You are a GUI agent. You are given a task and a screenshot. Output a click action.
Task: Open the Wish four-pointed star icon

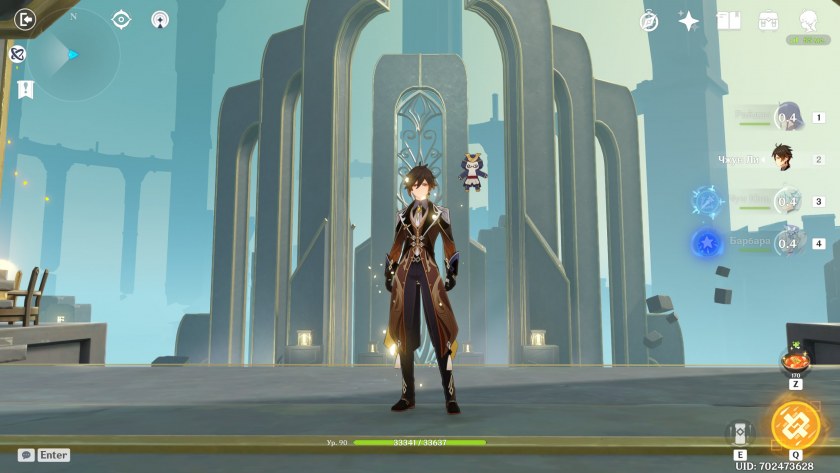point(688,21)
